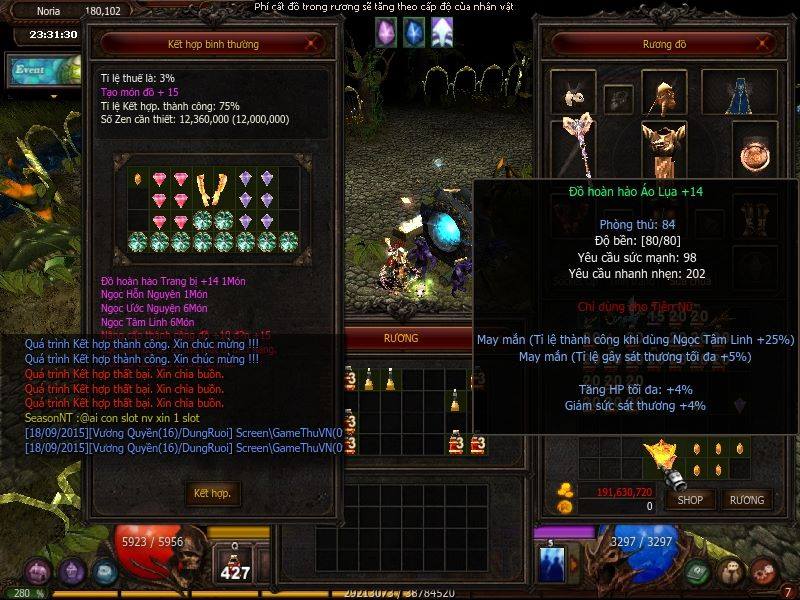Screen dimensions: 800x600
Task: Open the Event banner
Action: 42,69
